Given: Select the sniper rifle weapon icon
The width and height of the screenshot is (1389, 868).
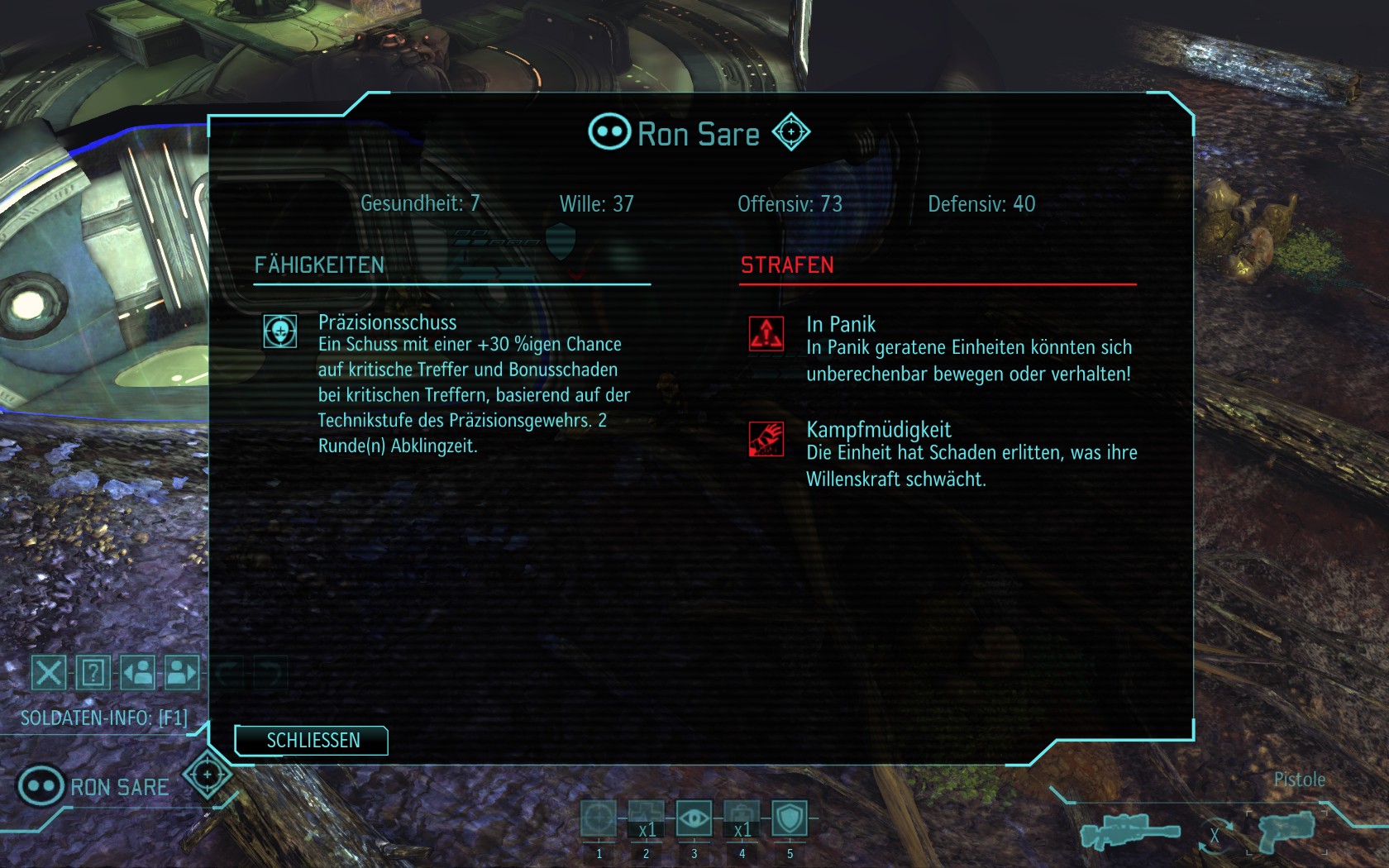Looking at the screenshot, I should point(1129,831).
